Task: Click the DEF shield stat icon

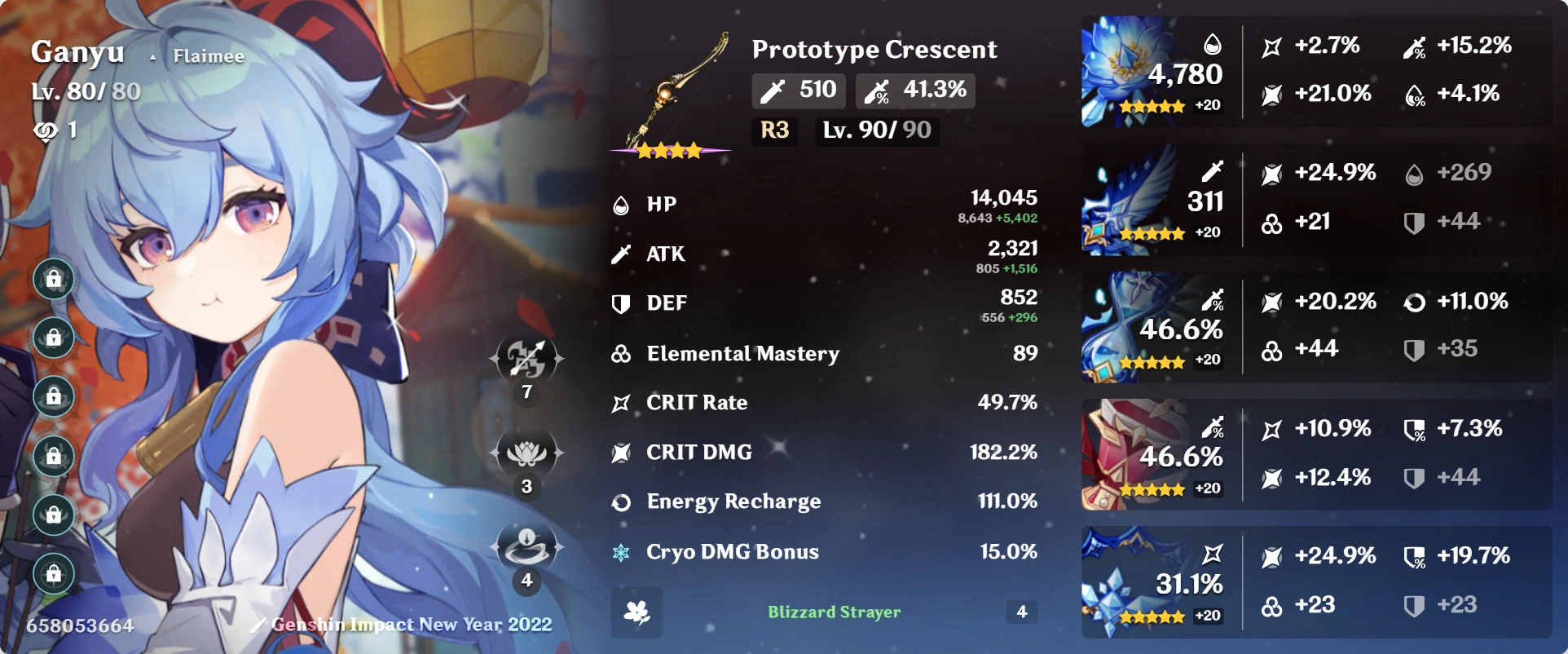Action: click(621, 303)
